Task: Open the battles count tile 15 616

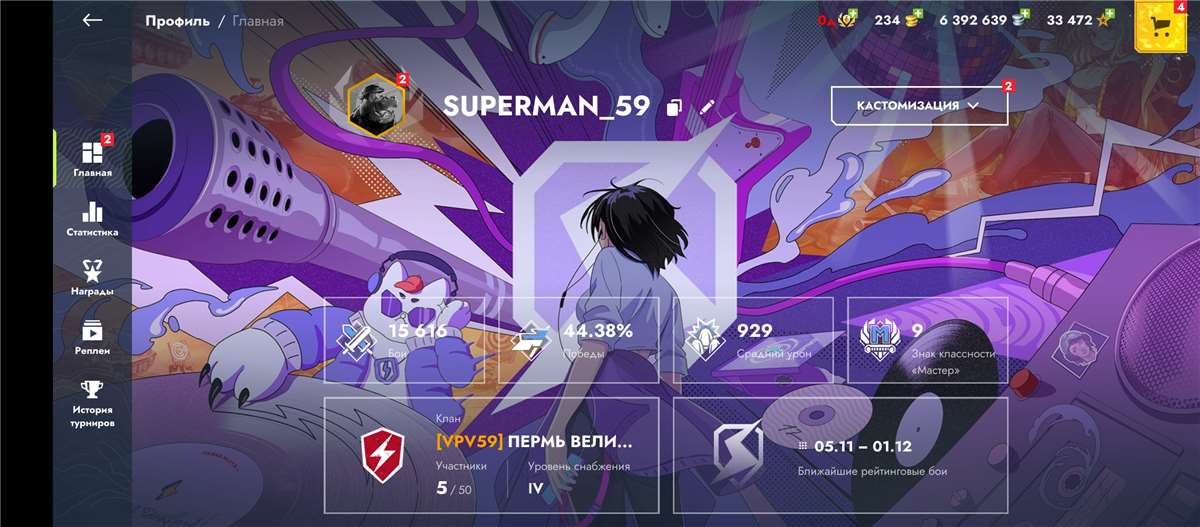Action: coord(404,340)
